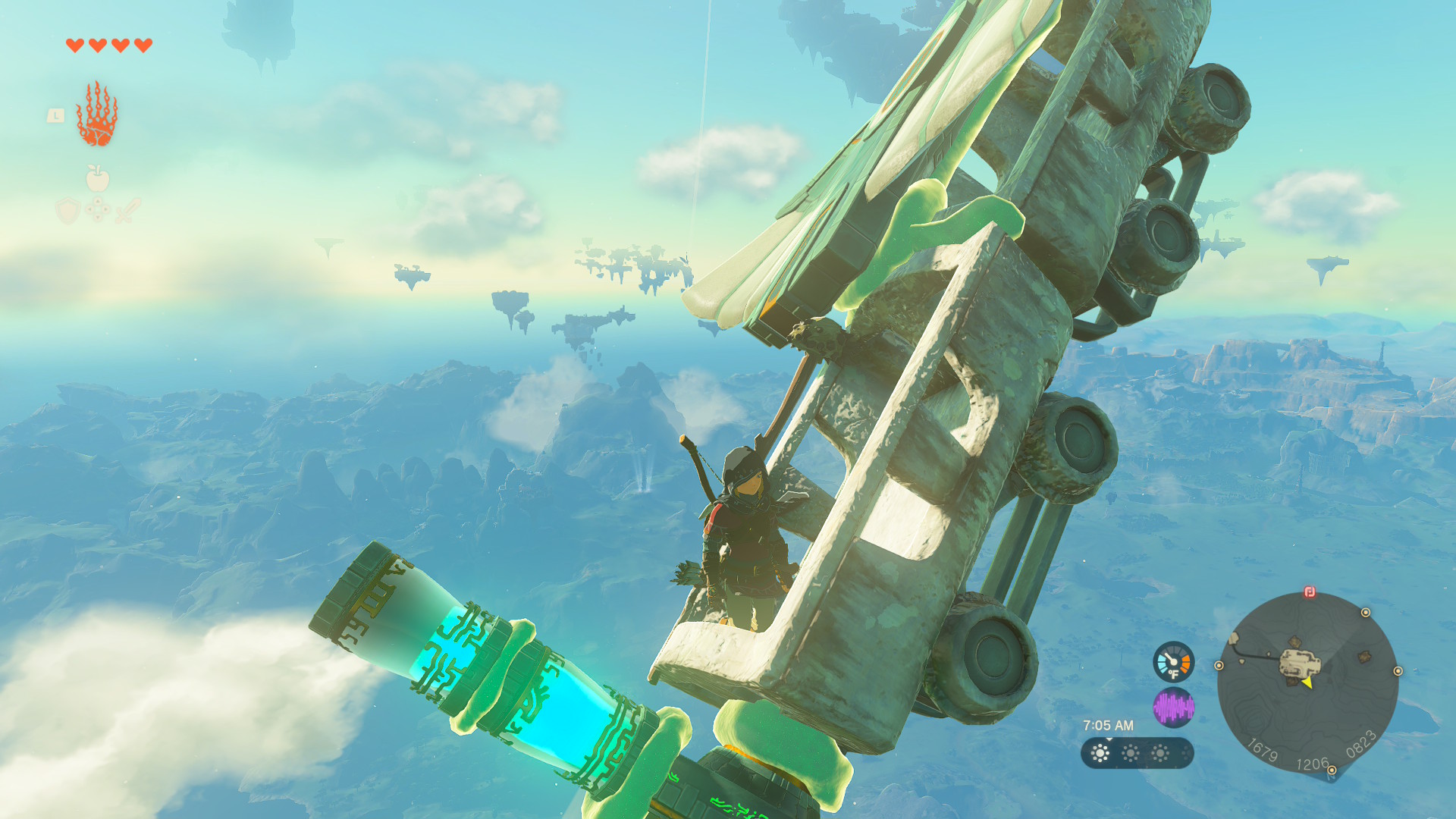Screen dimensions: 1456x819
Task: Show the sunny weather forecast panel
Action: (1137, 753)
